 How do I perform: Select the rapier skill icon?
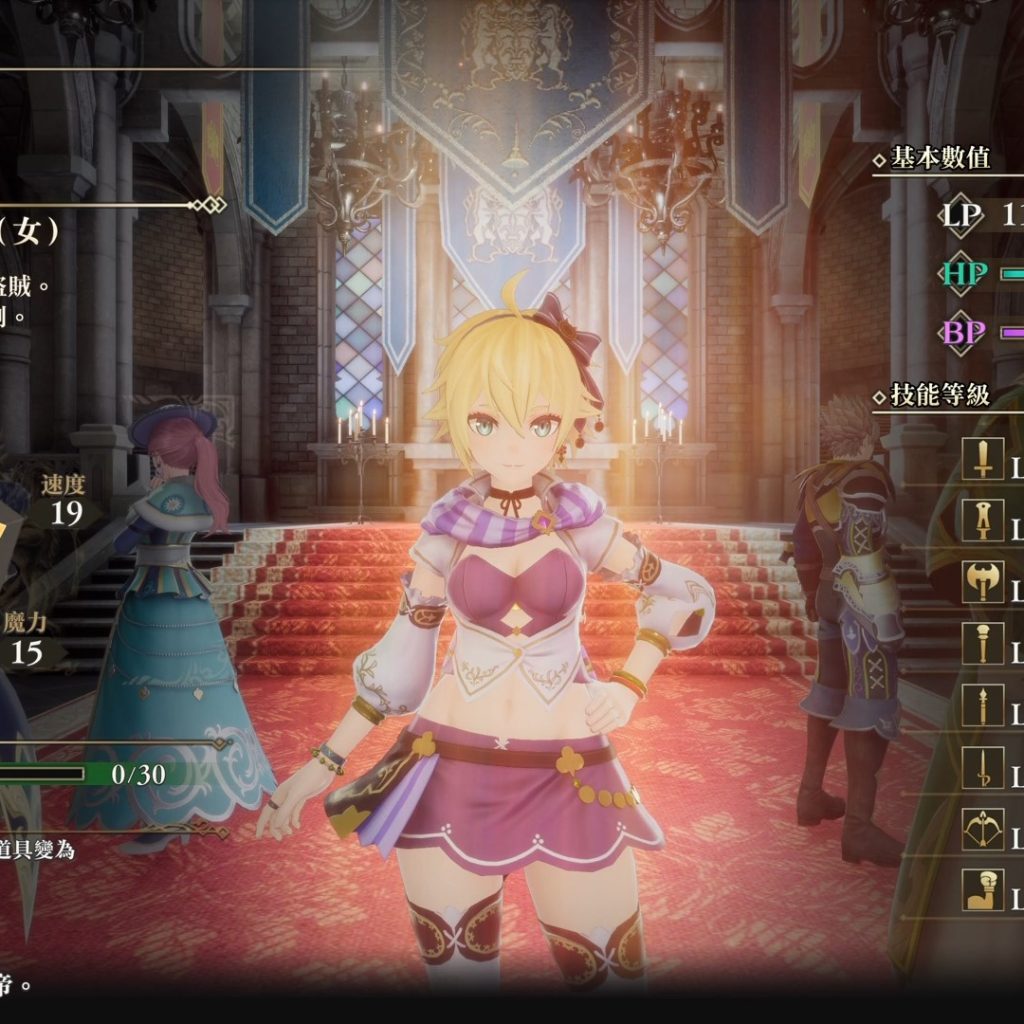tap(983, 767)
